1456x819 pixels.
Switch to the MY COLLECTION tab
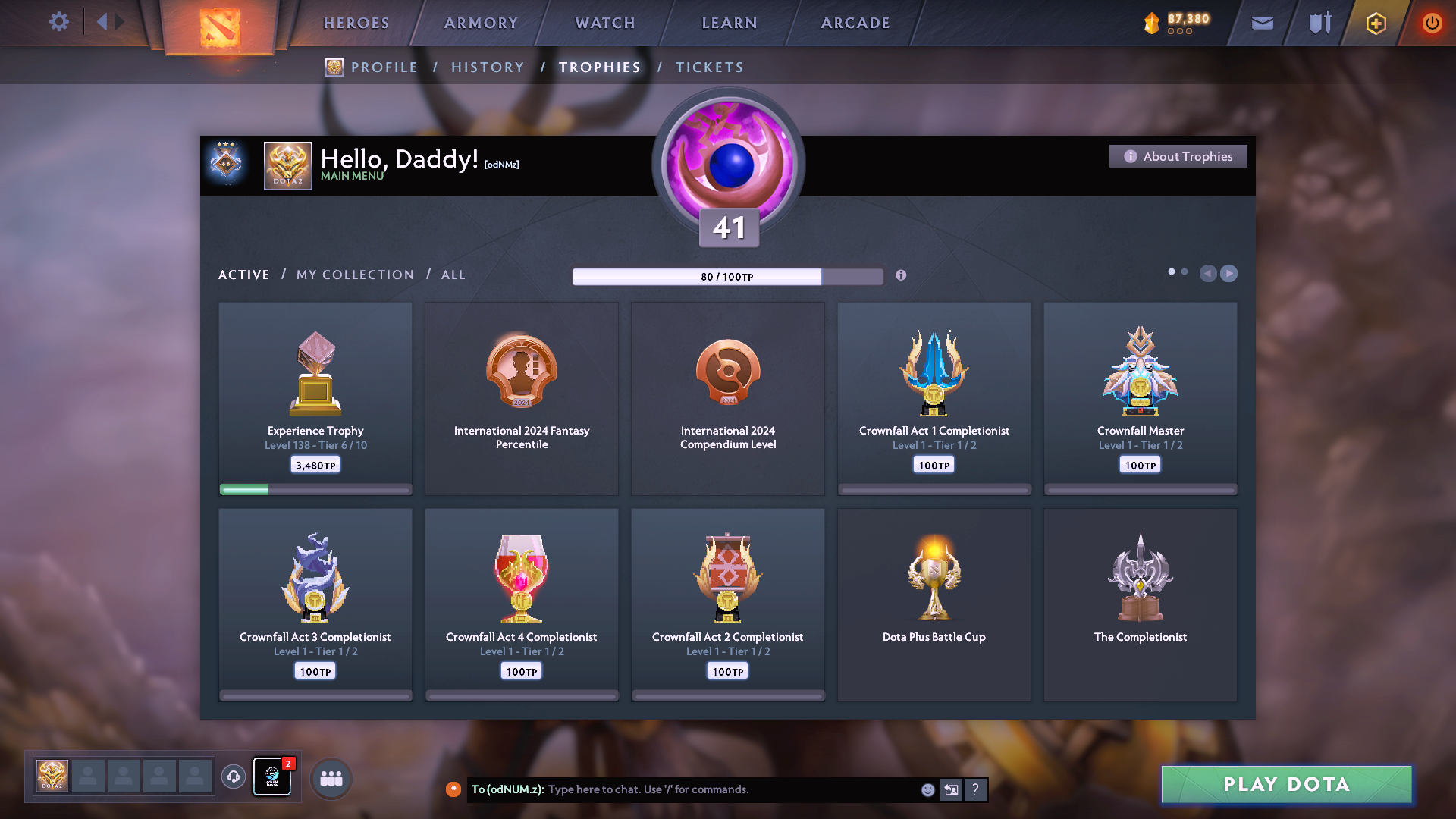pyautogui.click(x=354, y=275)
